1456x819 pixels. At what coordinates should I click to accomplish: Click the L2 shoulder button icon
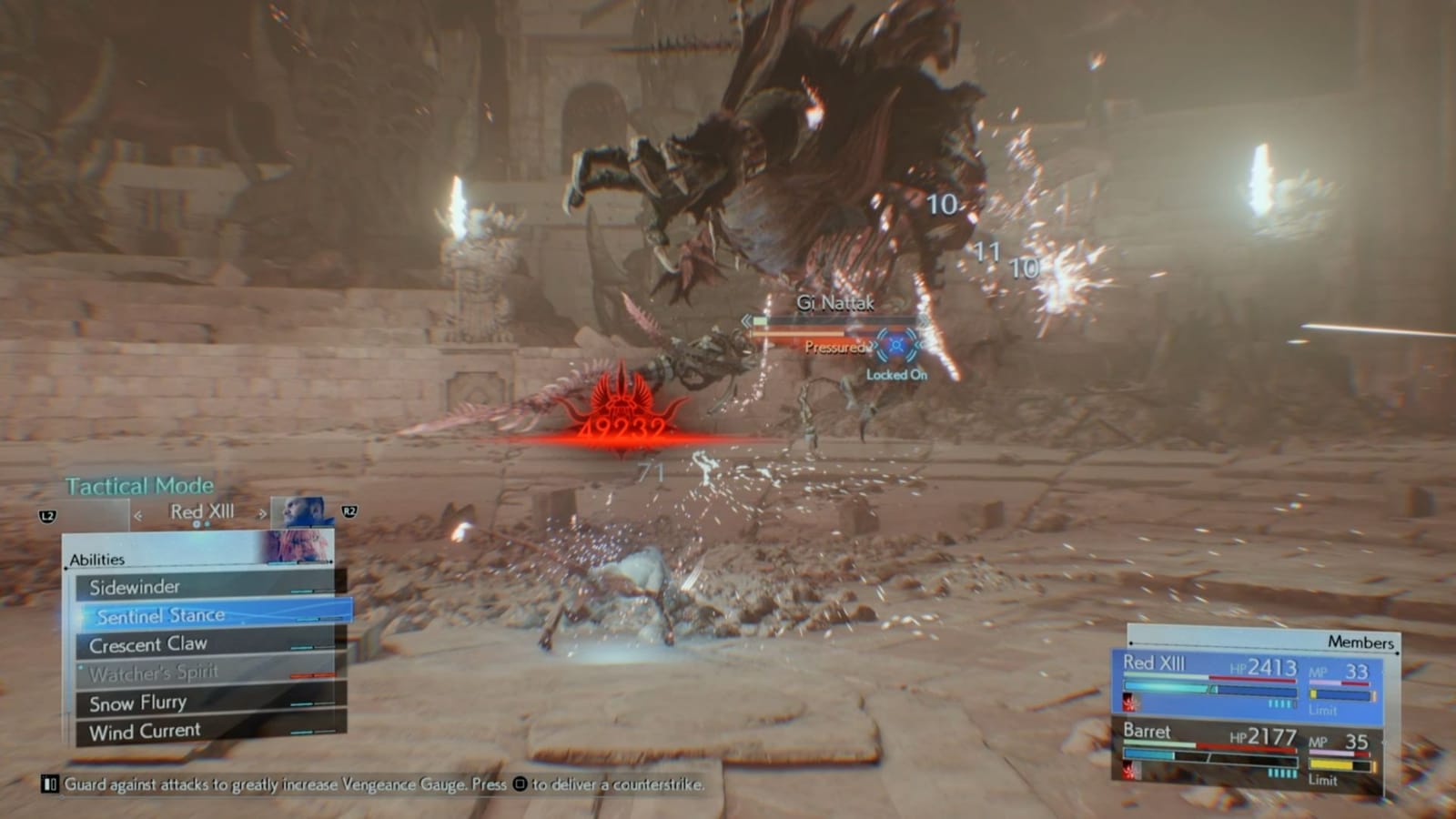(49, 516)
